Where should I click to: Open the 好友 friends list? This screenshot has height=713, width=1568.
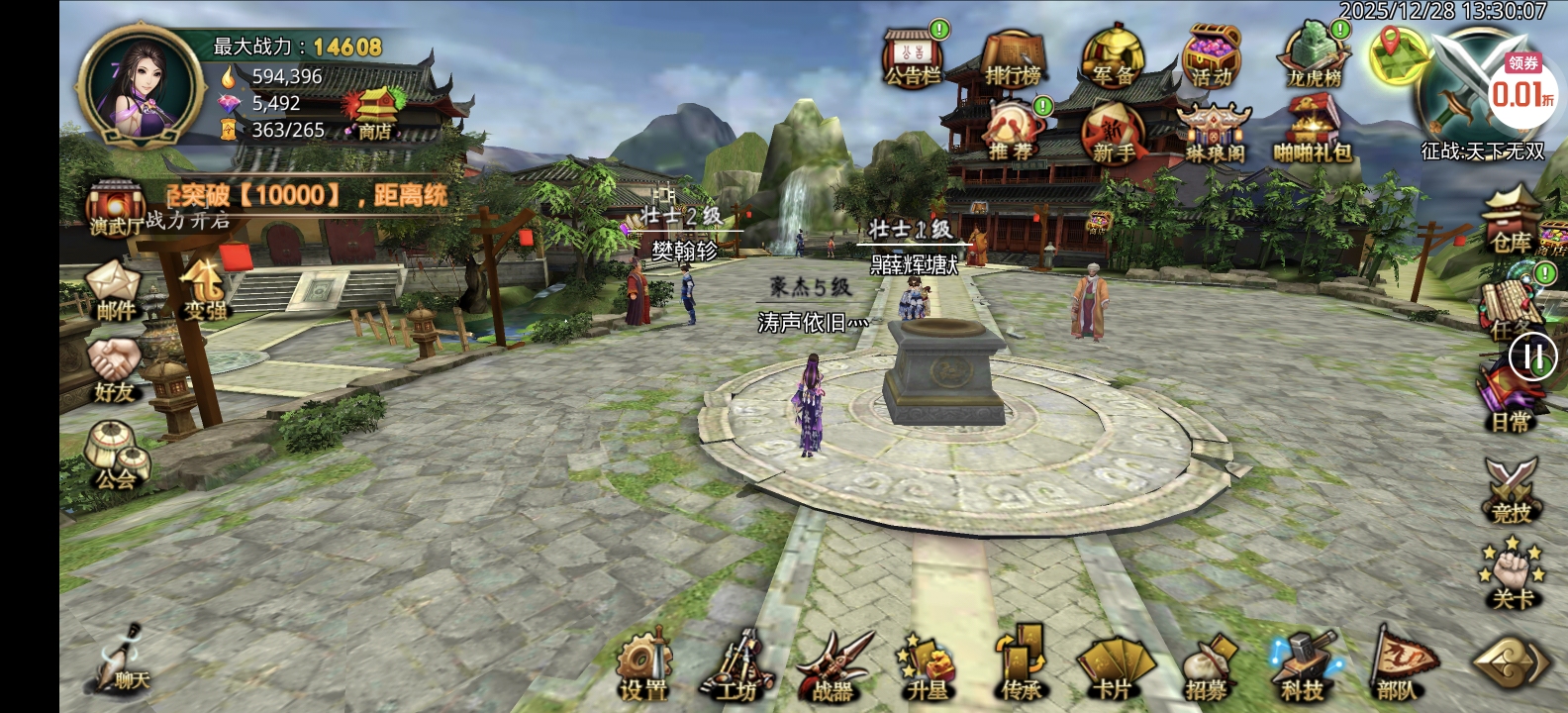pyautogui.click(x=115, y=371)
